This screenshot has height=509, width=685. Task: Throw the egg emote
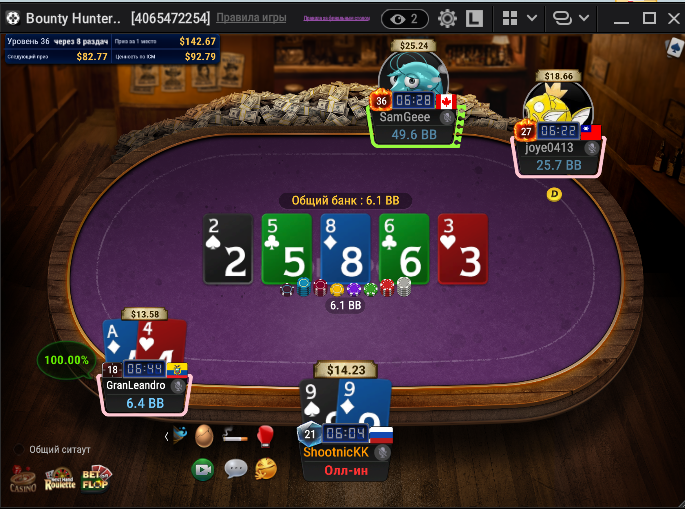[204, 435]
